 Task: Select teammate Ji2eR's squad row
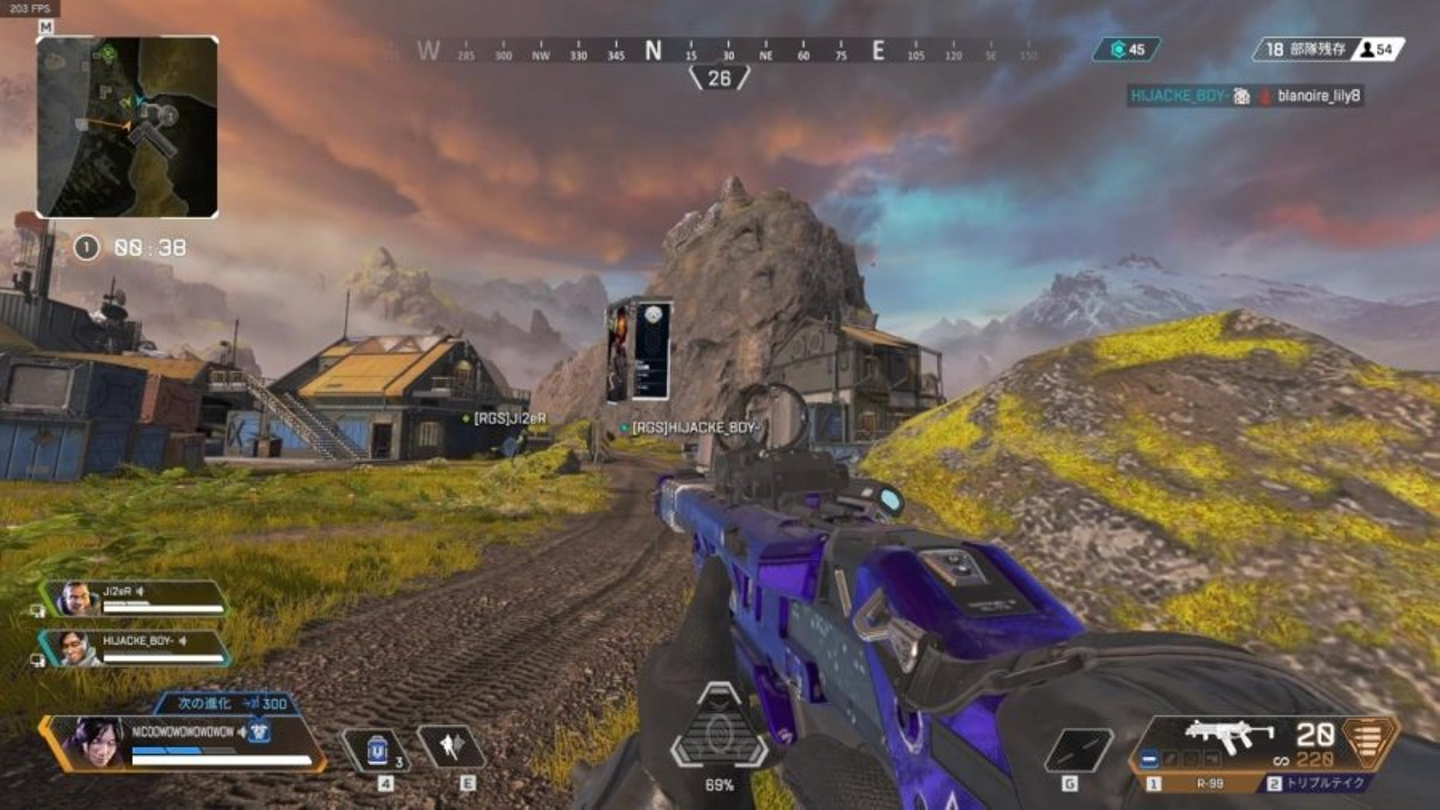point(138,599)
